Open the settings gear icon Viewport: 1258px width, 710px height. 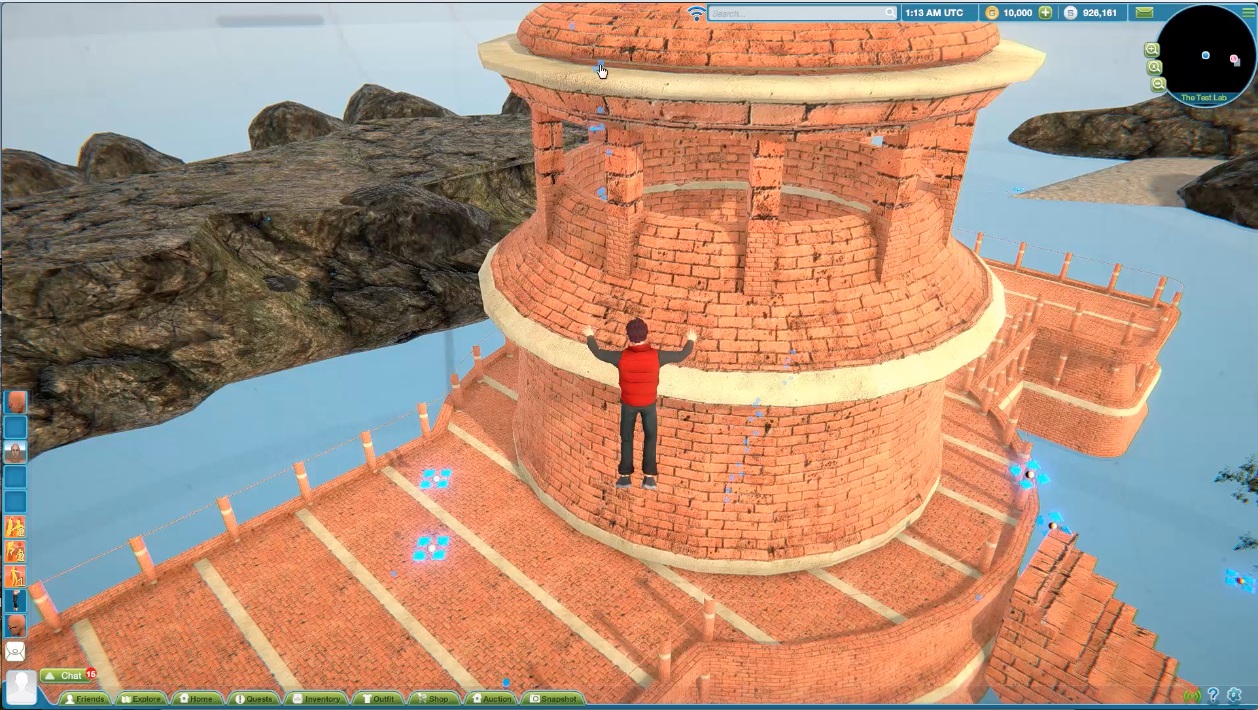click(1235, 695)
